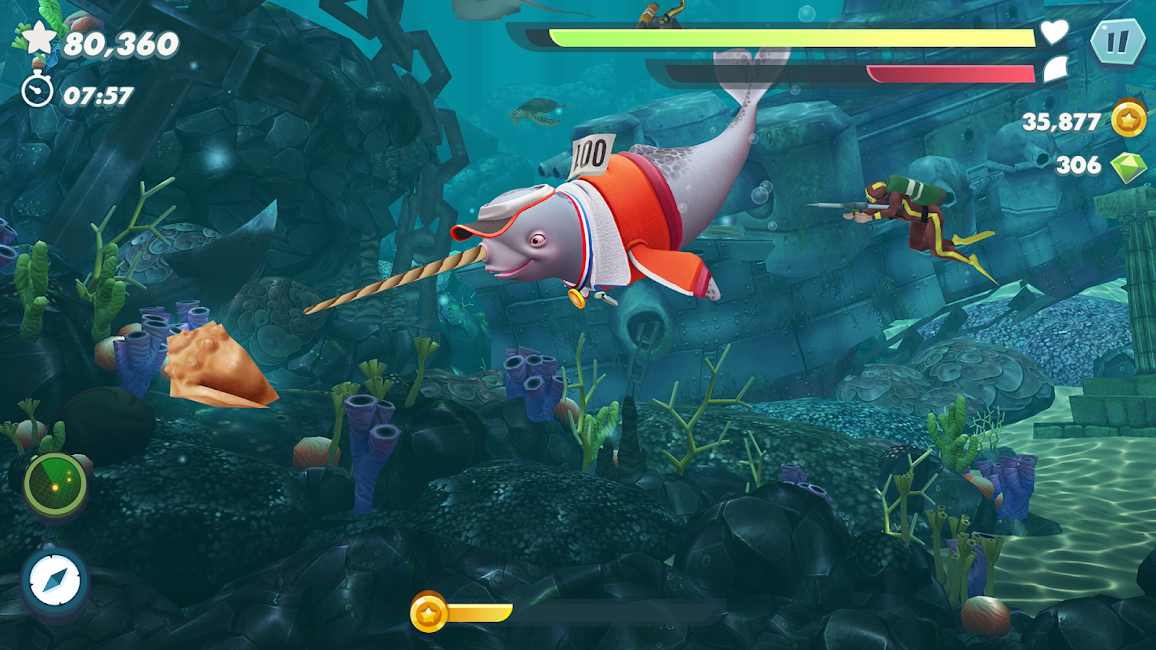Viewport: 1156px width, 650px height.
Task: Open the green radar map
Action: (56, 484)
